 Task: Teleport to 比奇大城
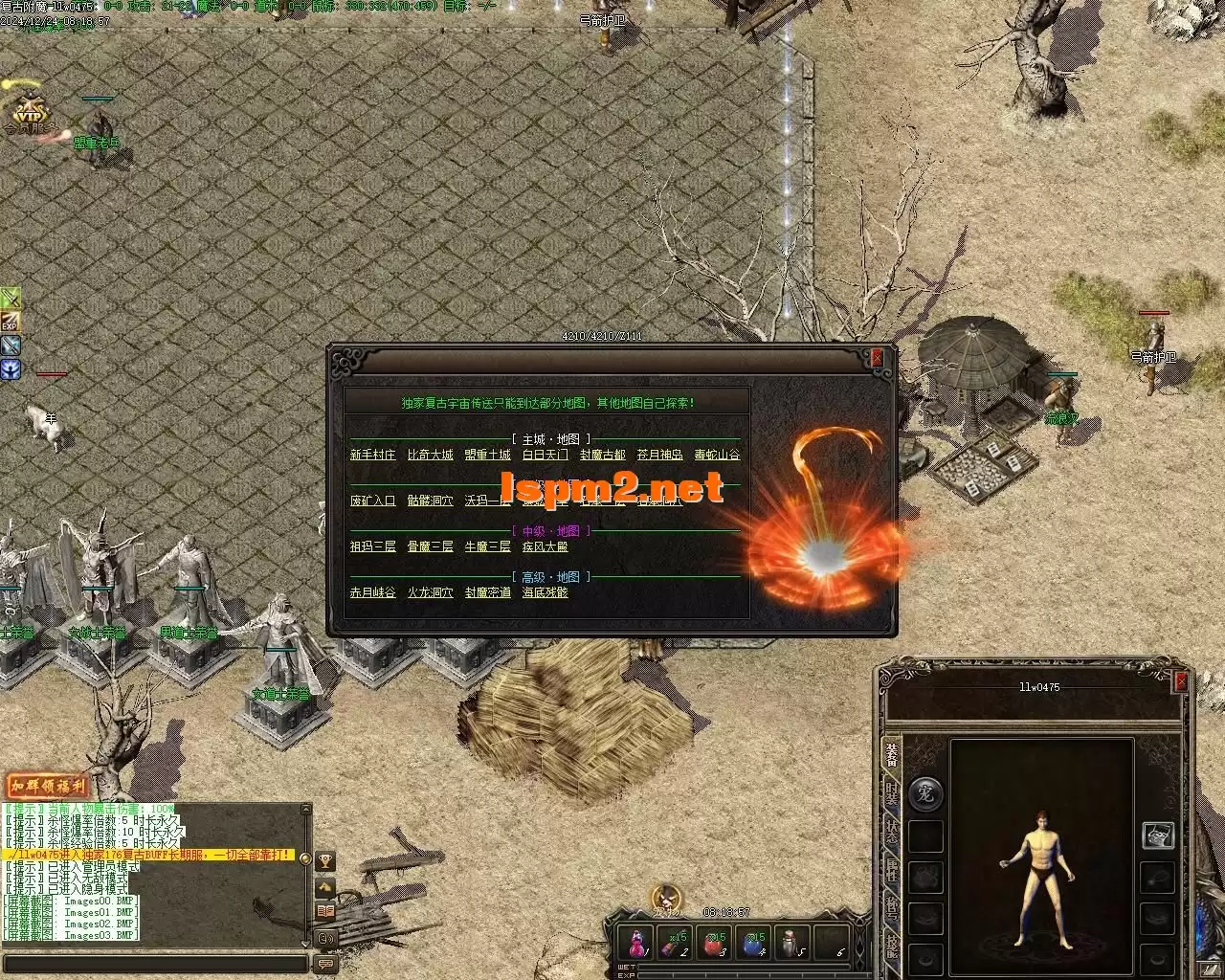[x=430, y=455]
